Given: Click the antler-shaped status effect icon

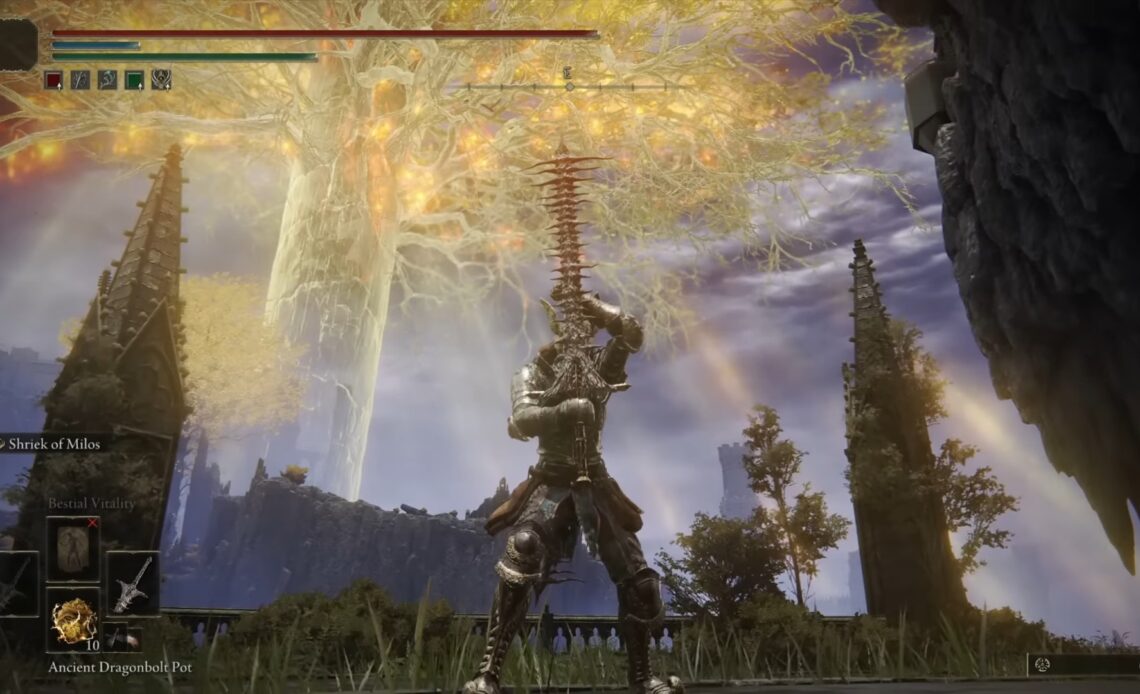Looking at the screenshot, I should click(107, 80).
